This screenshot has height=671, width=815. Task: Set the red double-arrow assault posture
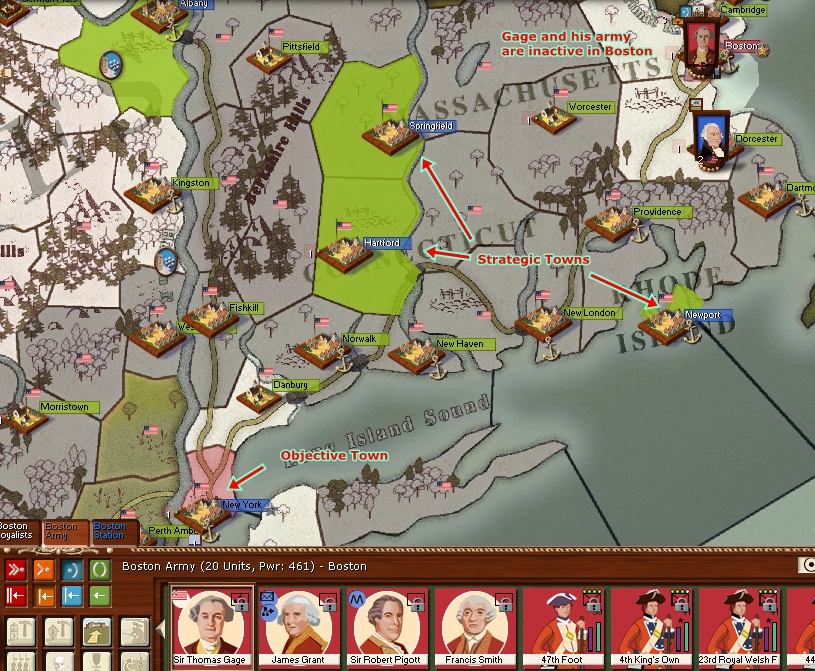17,570
